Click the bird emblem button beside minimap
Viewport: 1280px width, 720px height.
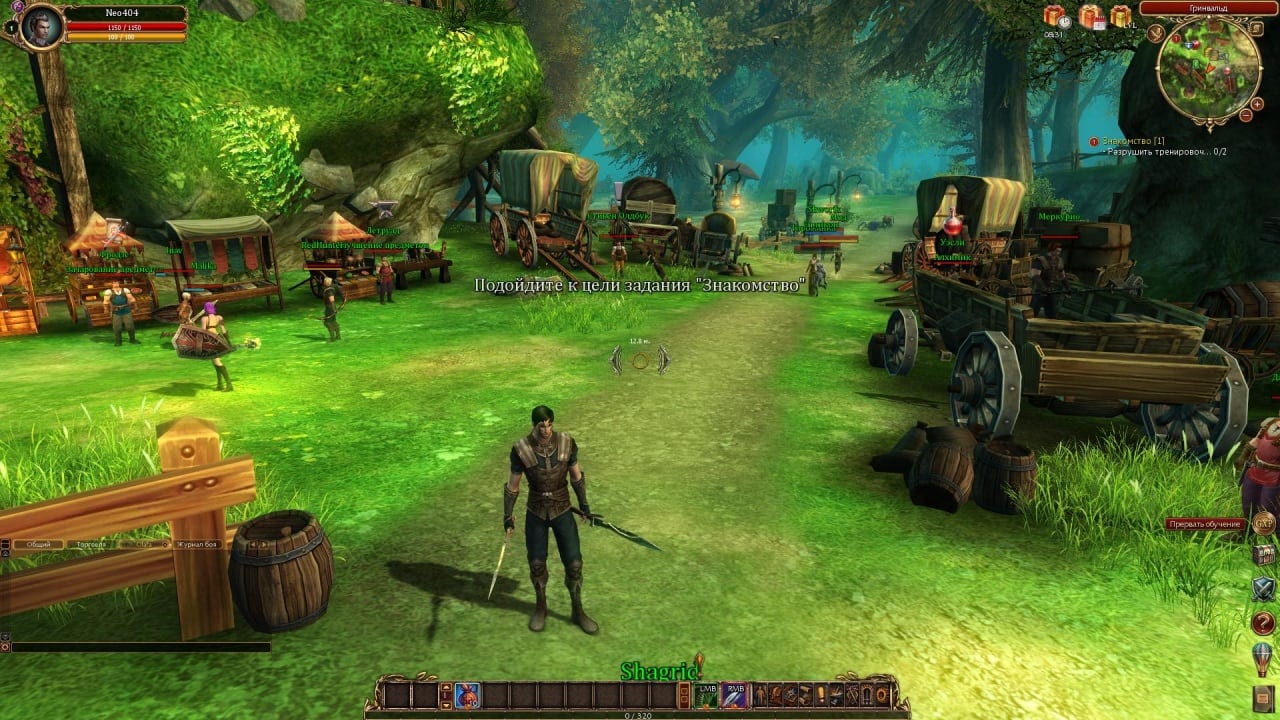[x=1156, y=33]
